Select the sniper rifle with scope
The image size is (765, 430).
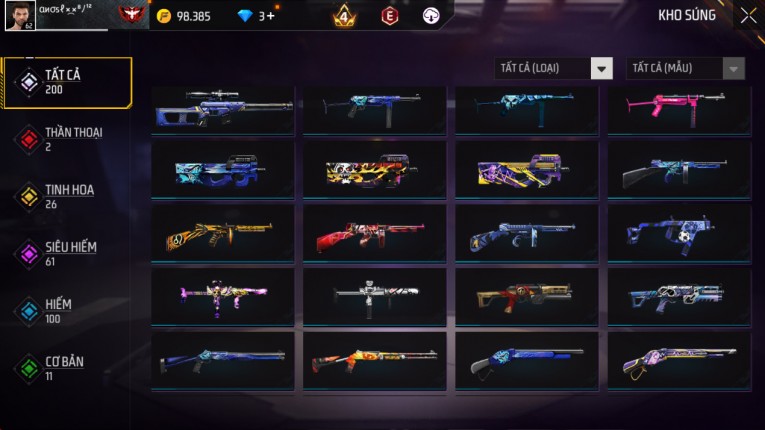pos(223,109)
